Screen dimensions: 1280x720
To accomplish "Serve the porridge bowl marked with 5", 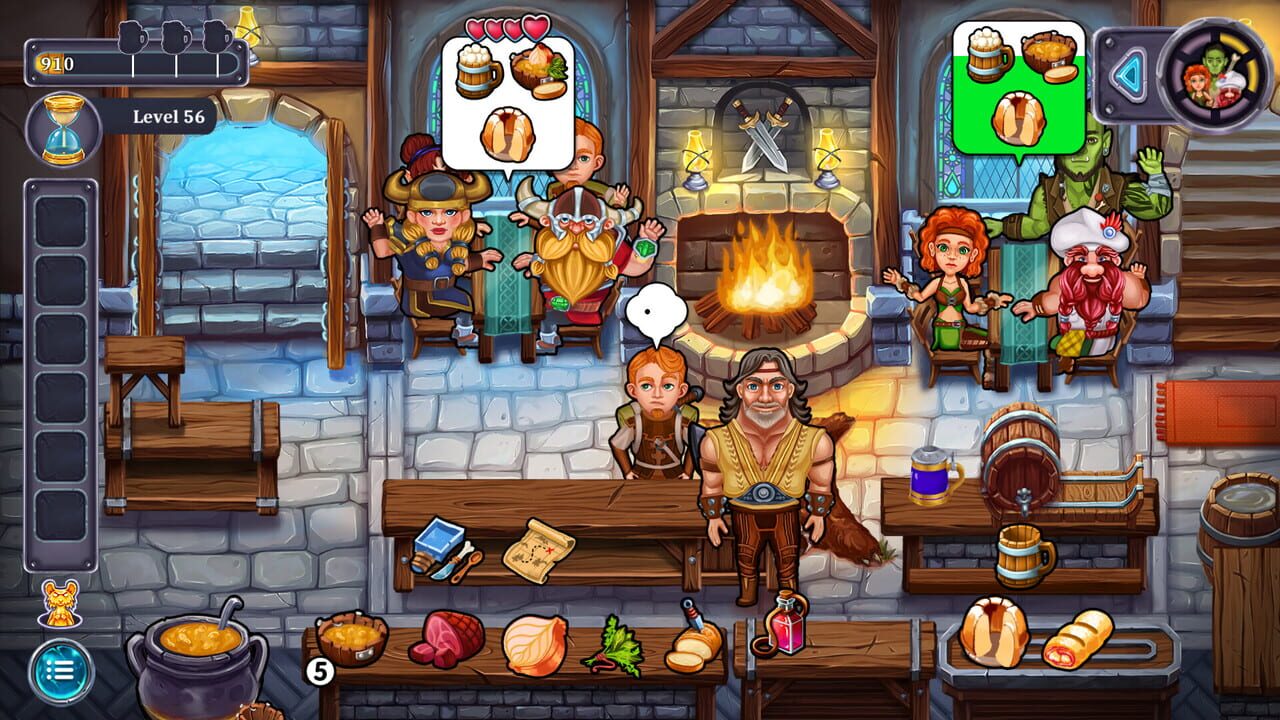I will [352, 640].
